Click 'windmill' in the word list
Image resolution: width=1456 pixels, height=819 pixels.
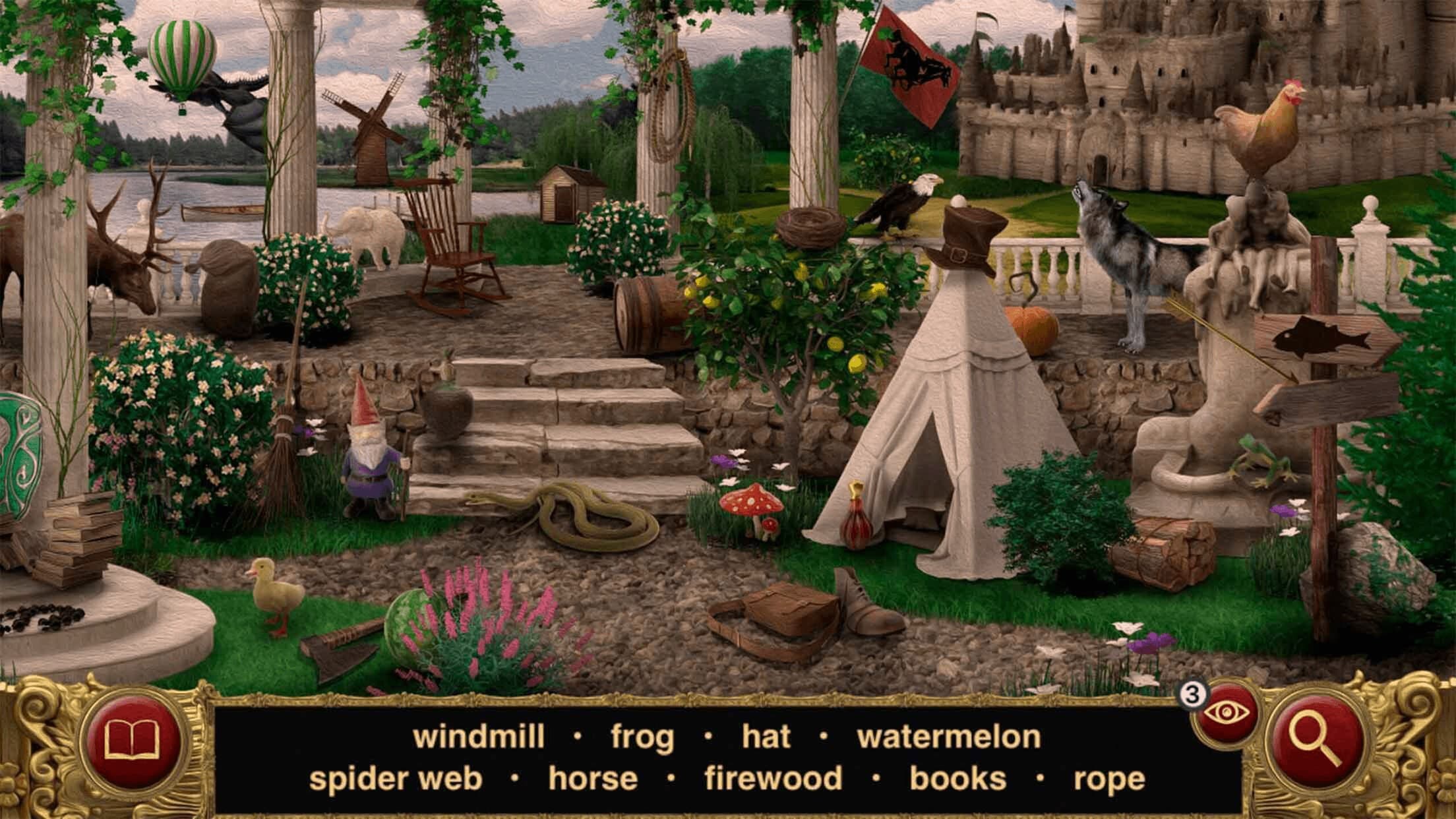tap(478, 737)
